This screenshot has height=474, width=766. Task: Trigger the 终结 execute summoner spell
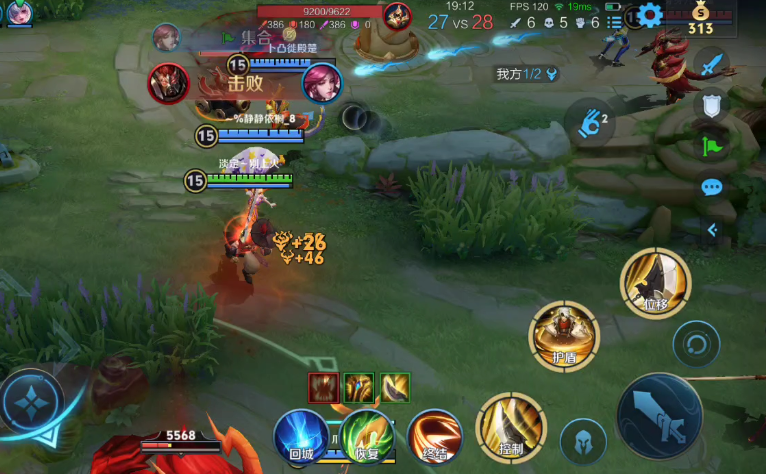click(x=434, y=437)
